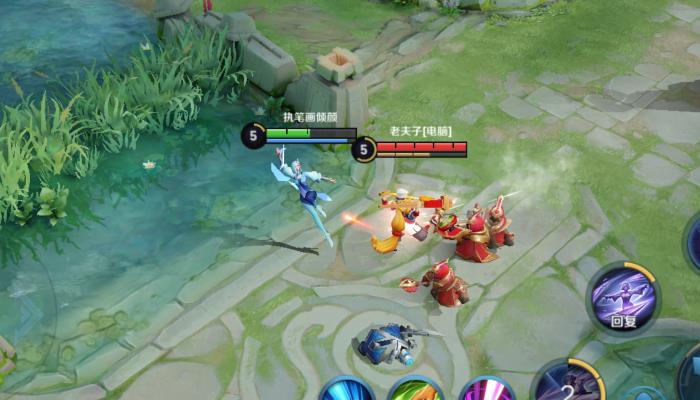Tap the skill icon showing number 2
700x400 pixels.
[566, 384]
